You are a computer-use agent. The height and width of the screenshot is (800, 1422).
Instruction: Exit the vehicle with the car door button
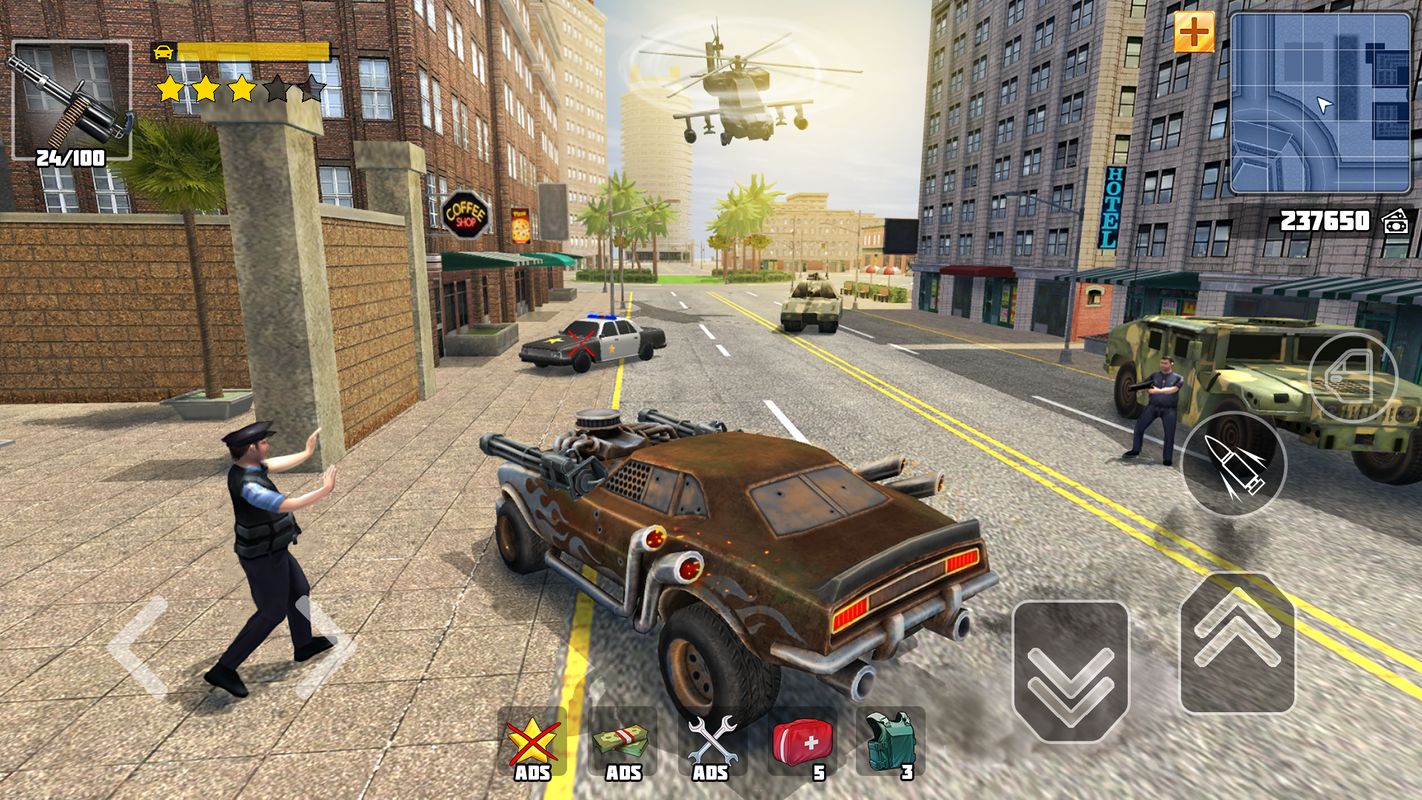(x=1352, y=378)
